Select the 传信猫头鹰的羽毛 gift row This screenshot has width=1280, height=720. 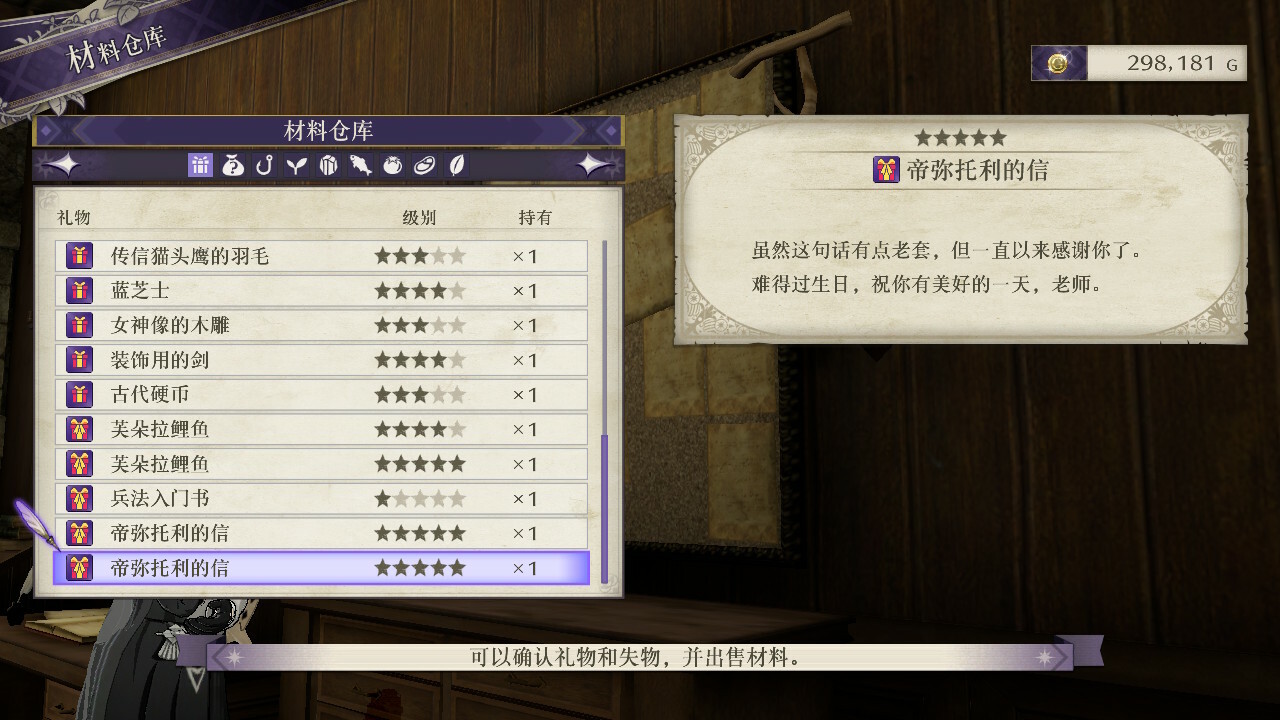click(x=320, y=256)
